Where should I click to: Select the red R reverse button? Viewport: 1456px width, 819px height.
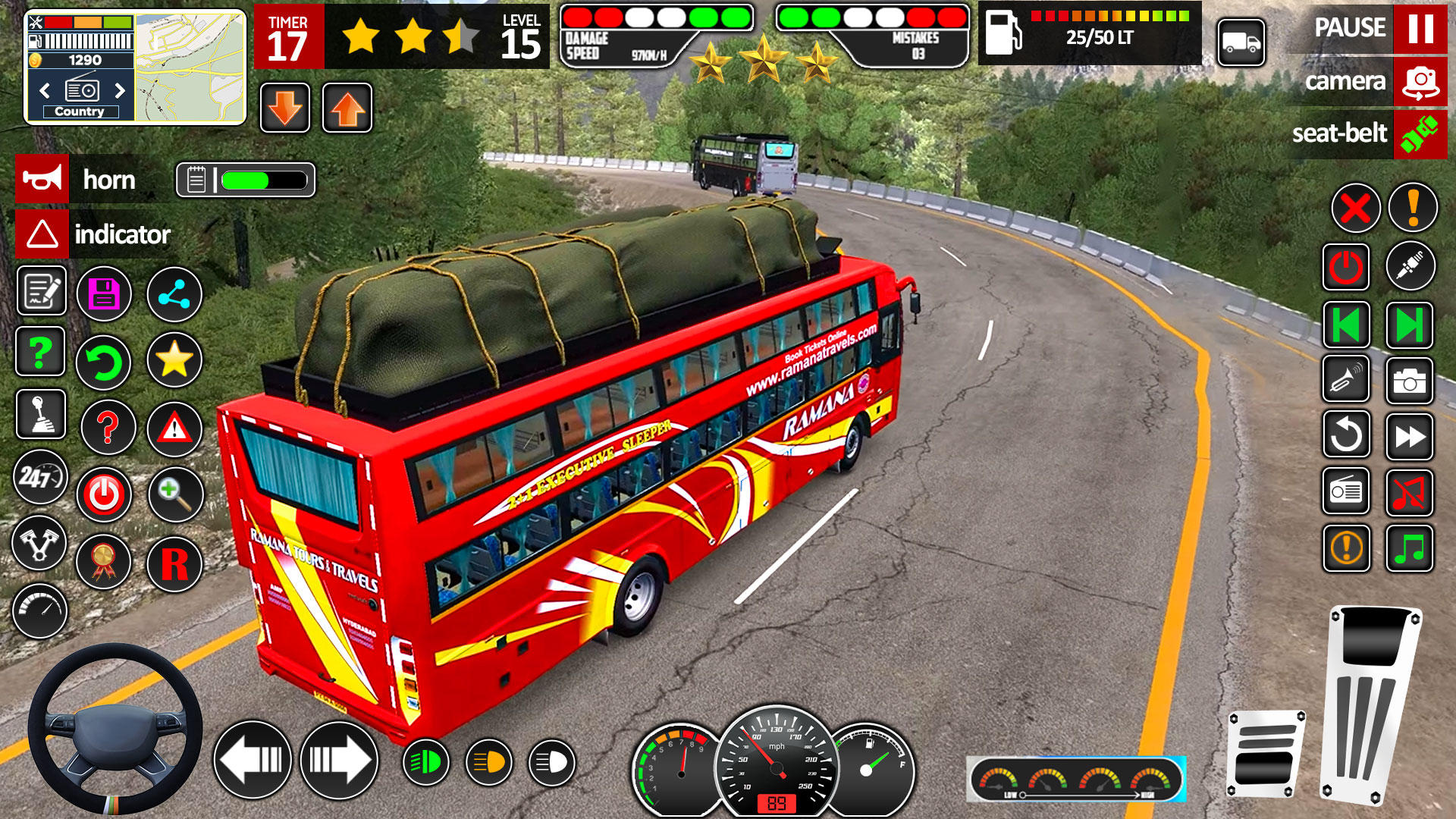click(x=174, y=564)
